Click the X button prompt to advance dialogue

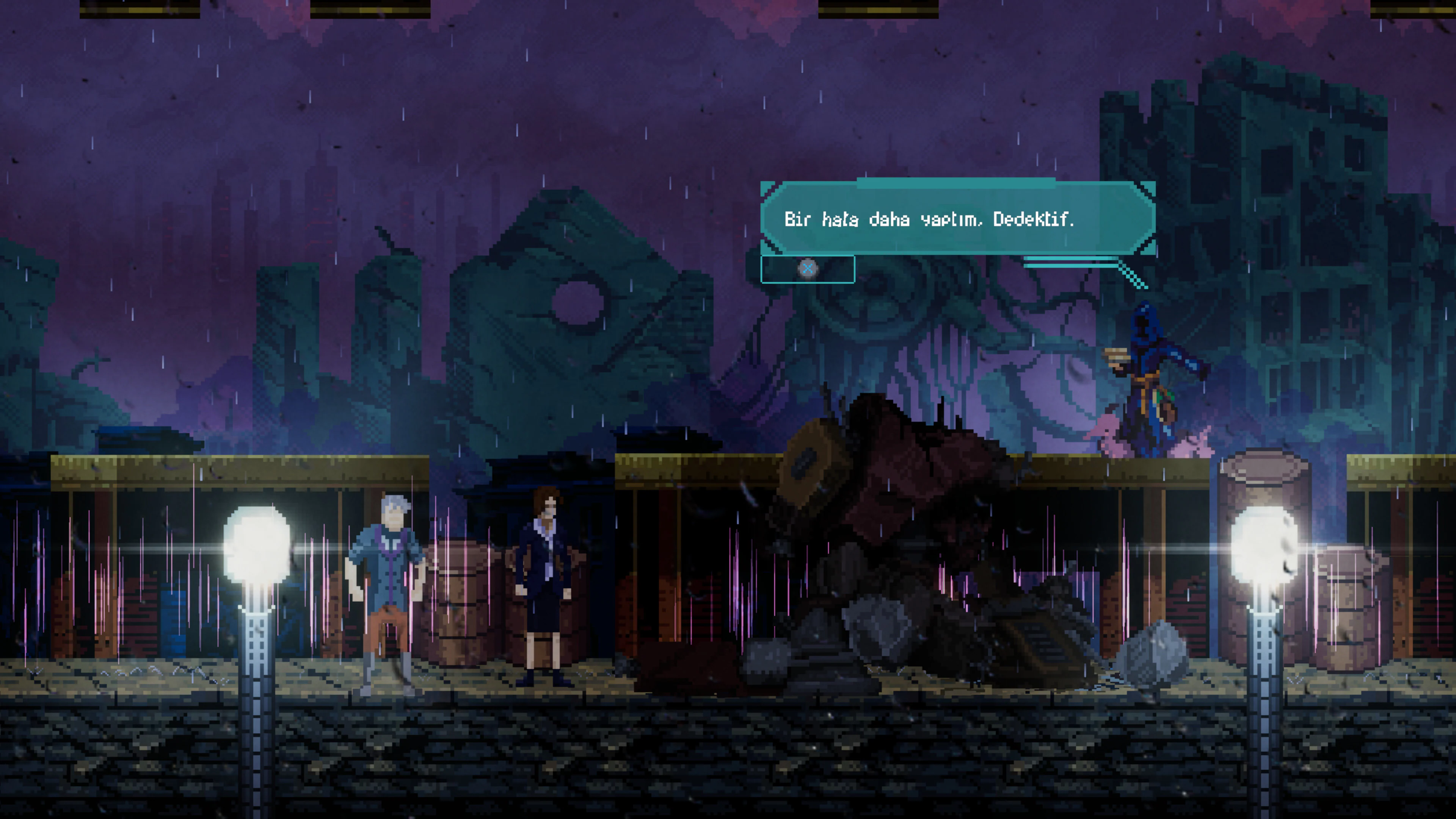click(808, 268)
